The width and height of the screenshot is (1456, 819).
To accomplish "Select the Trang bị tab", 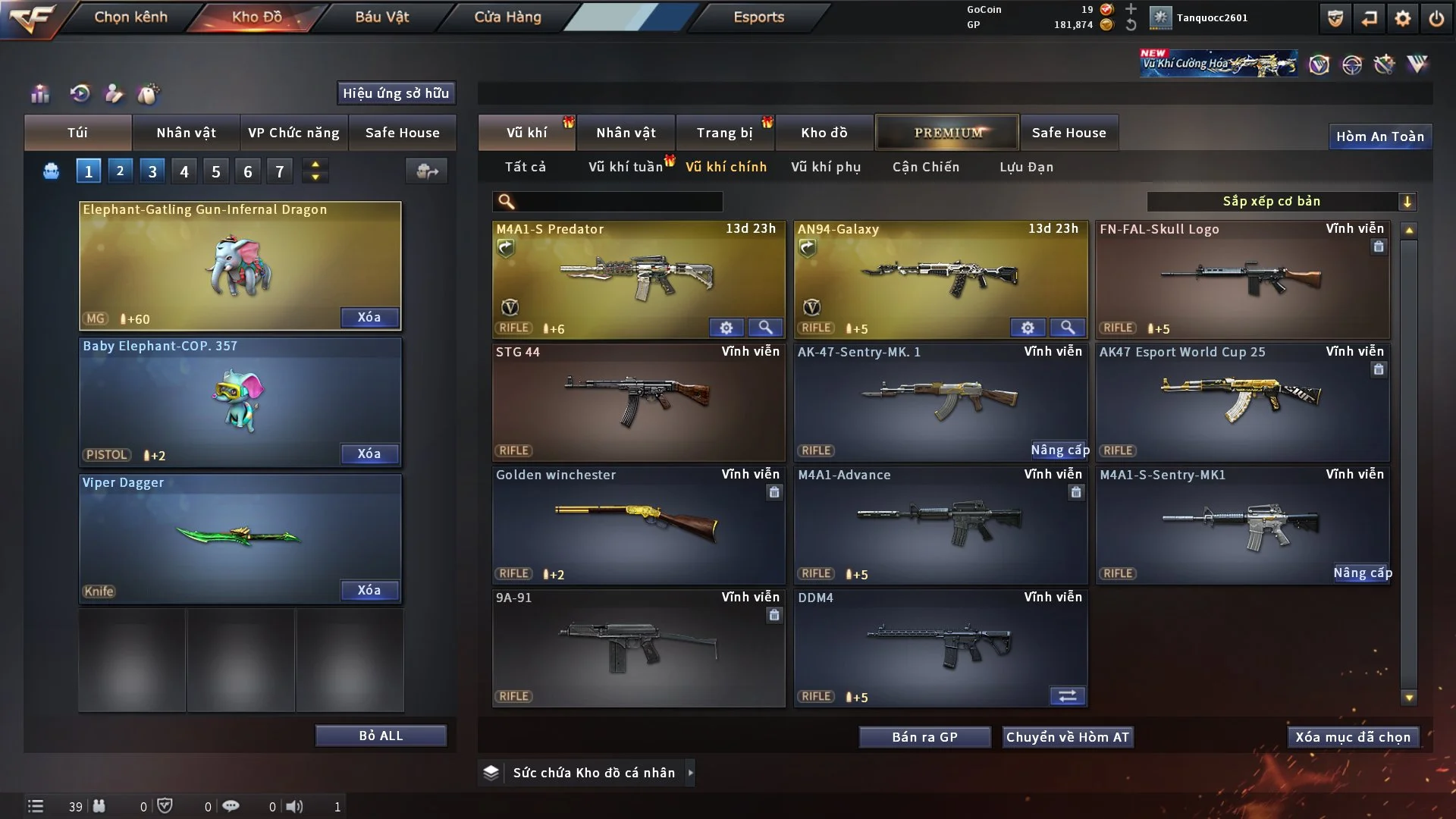I will [724, 133].
